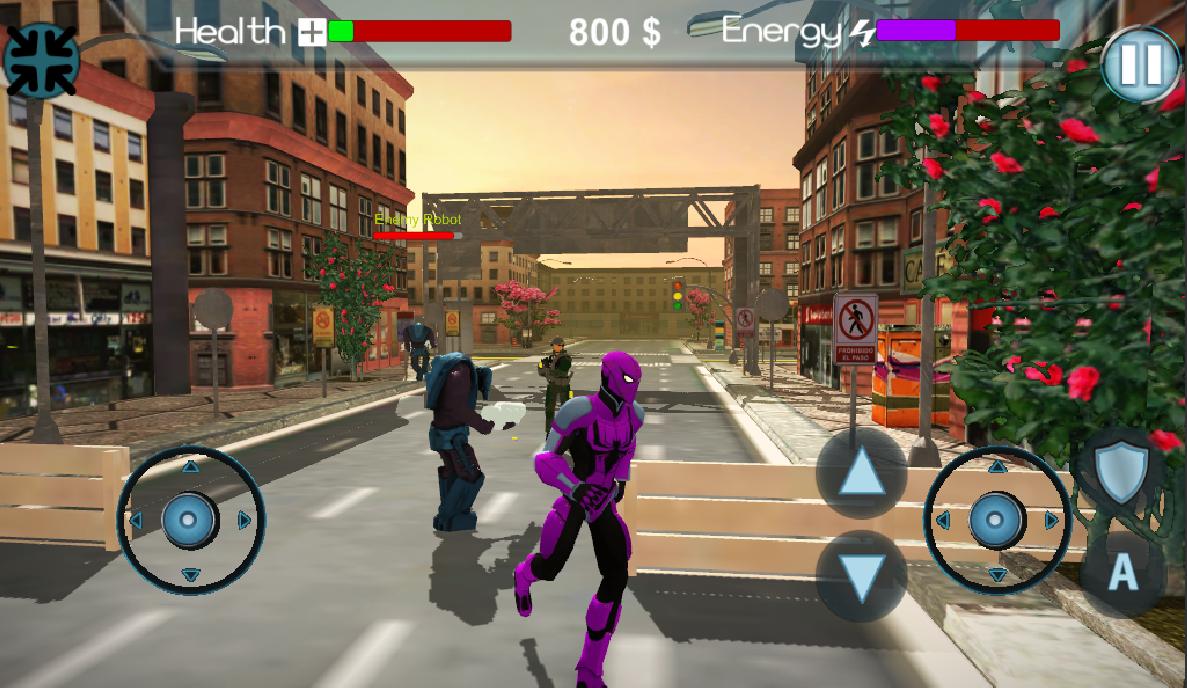Tap the four-arrows collapse icon
The image size is (1187, 688).
click(x=40, y=59)
